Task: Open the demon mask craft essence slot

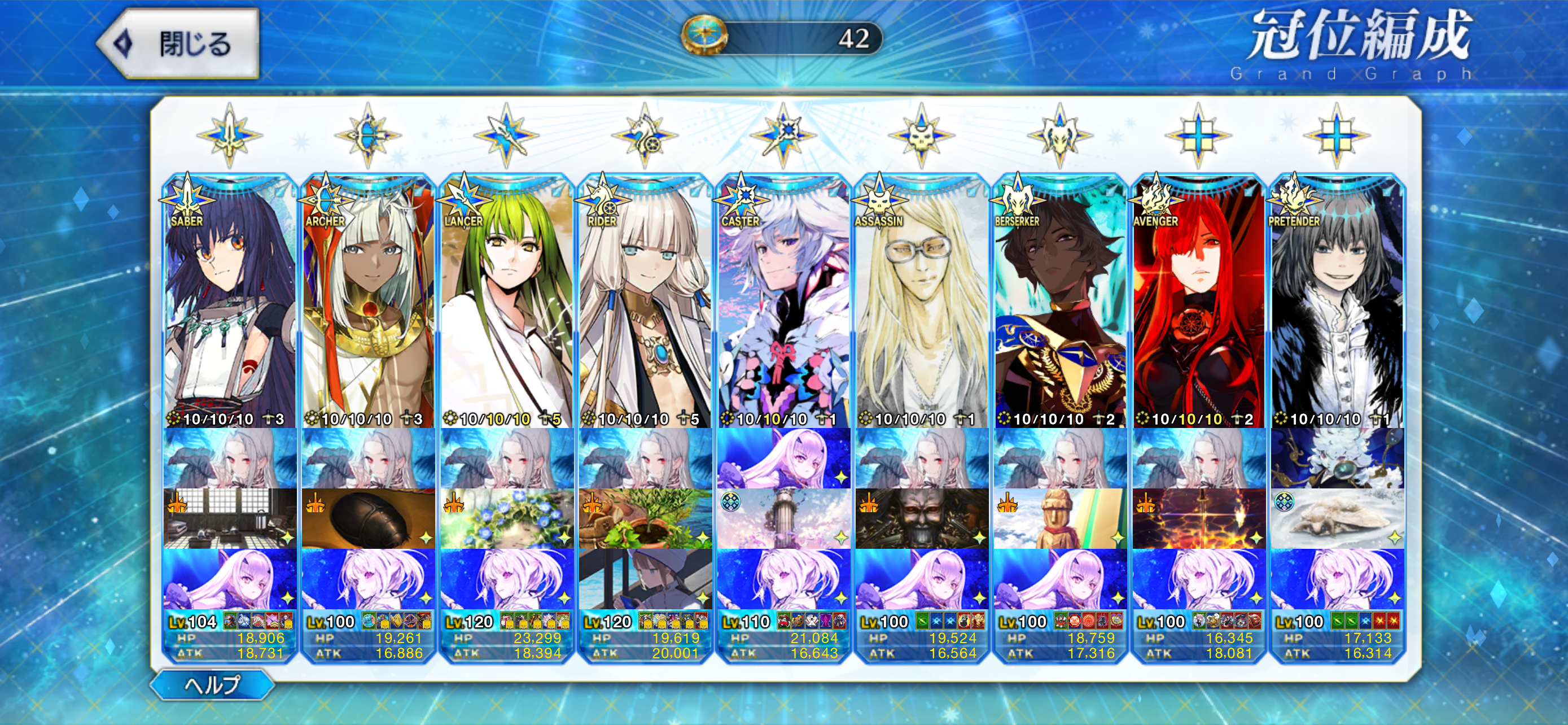Action: (922, 519)
